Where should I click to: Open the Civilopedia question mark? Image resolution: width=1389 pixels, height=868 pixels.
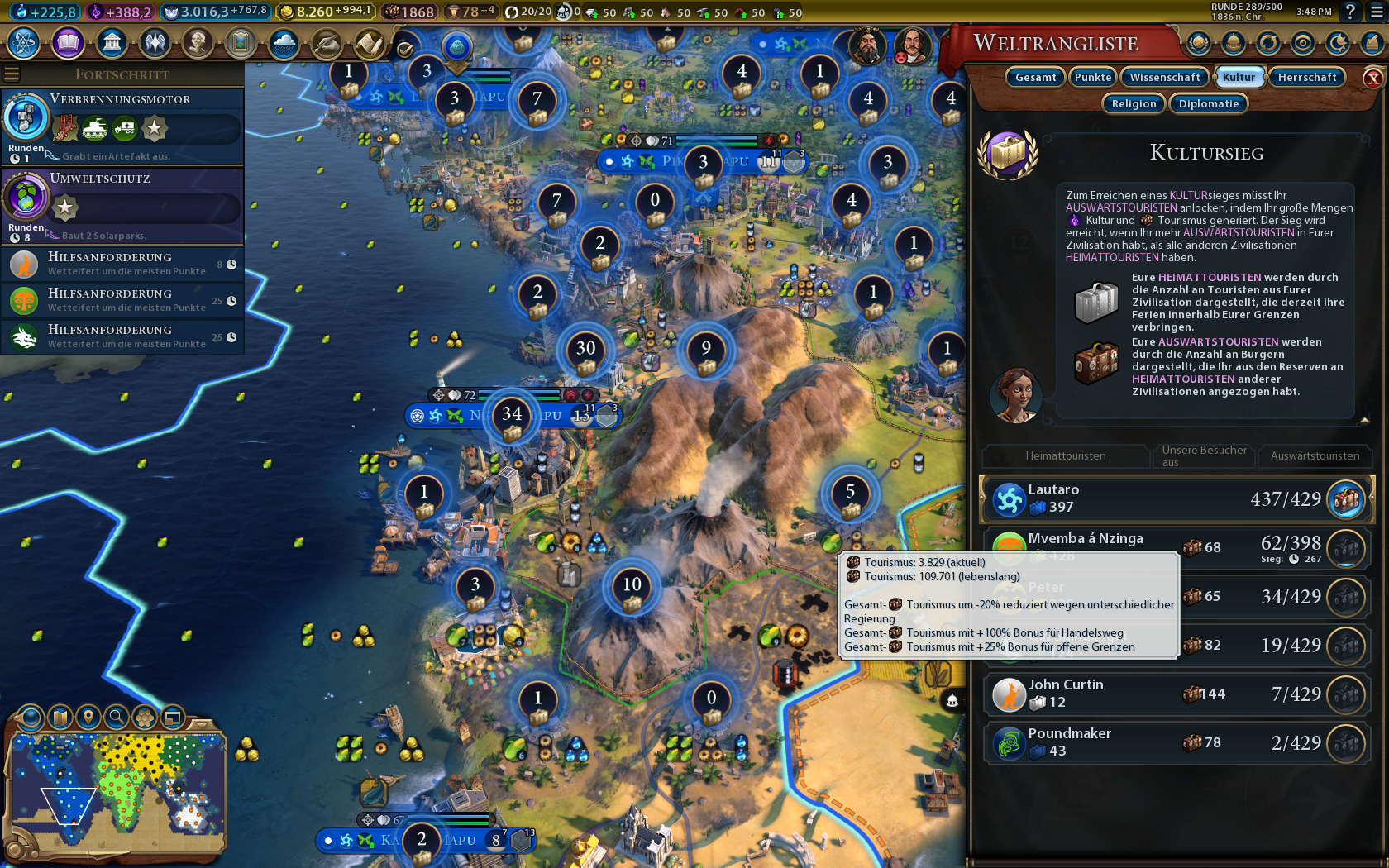point(1350,12)
